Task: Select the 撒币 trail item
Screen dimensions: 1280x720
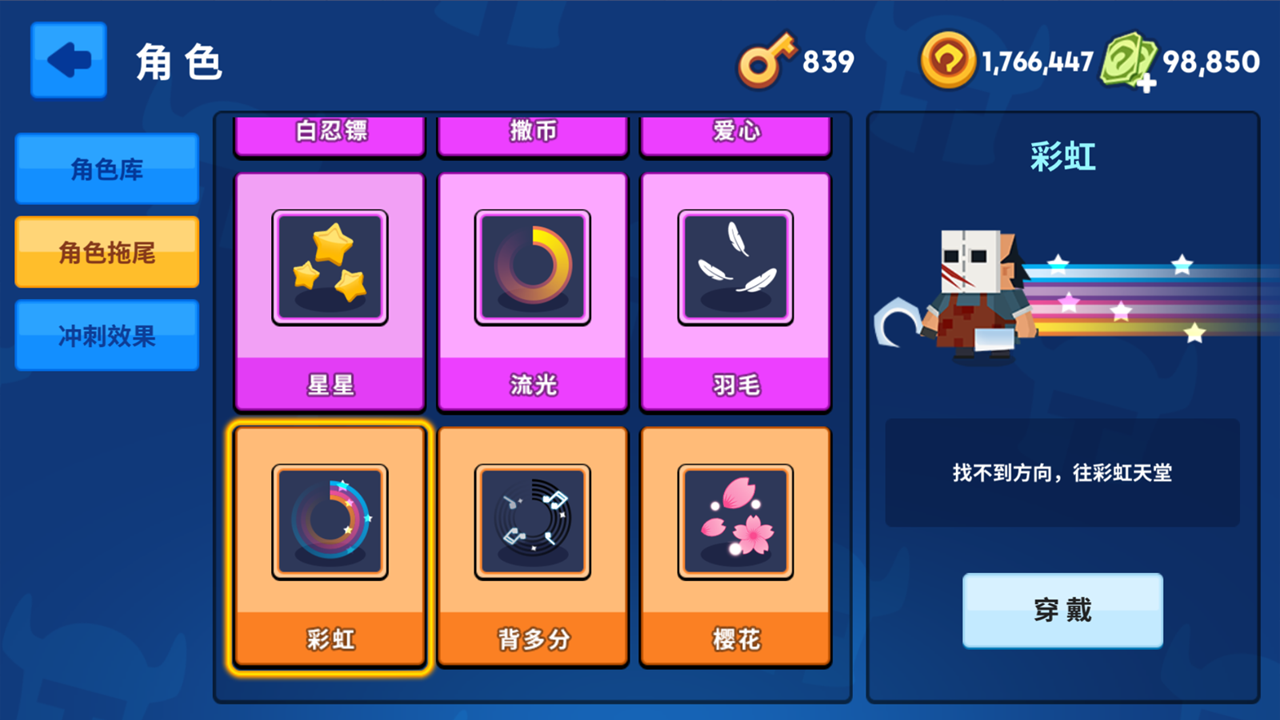Action: pyautogui.click(x=533, y=135)
